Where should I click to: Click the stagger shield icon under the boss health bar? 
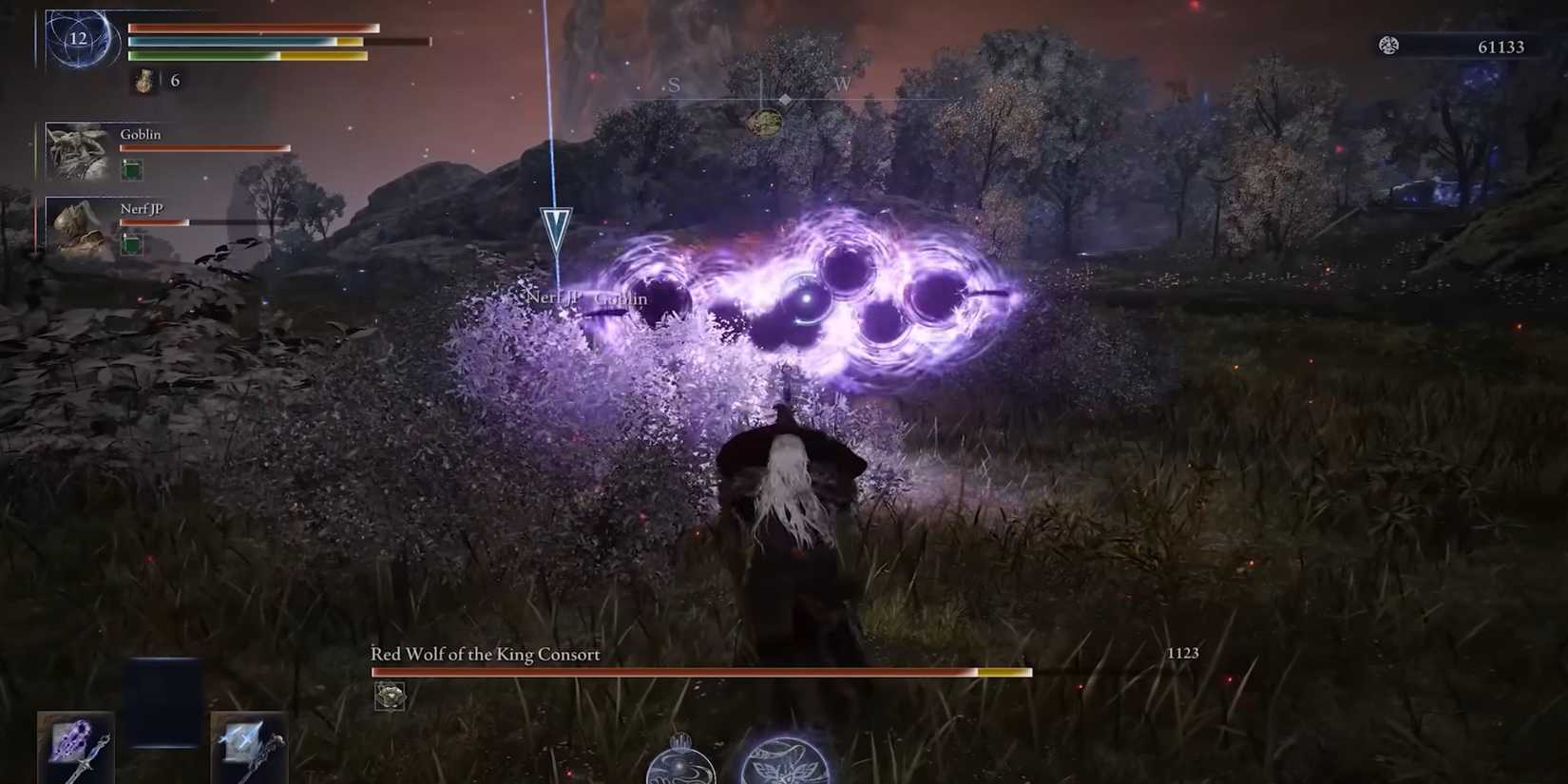point(389,697)
